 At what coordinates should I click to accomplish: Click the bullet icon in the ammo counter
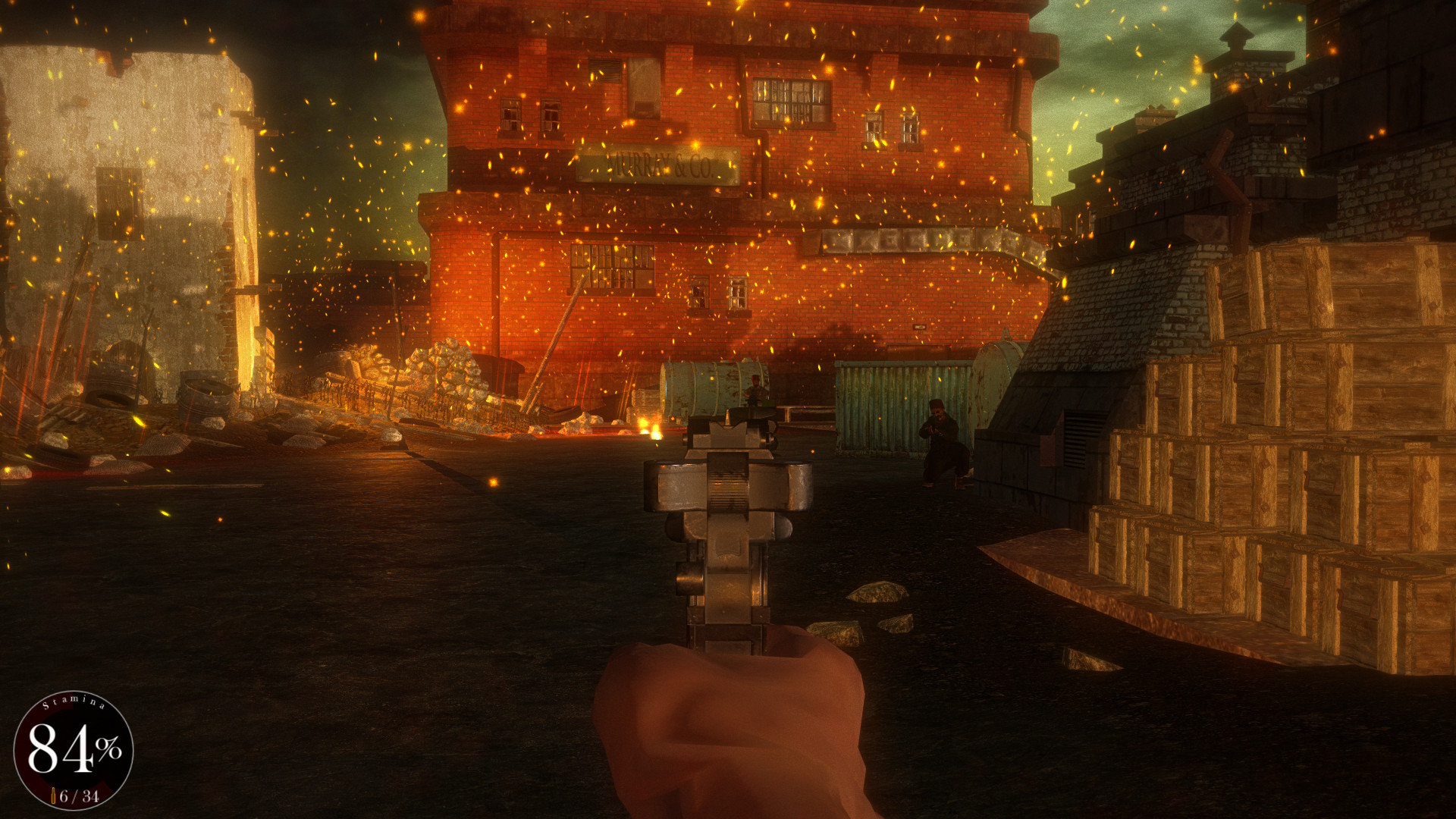[53, 795]
